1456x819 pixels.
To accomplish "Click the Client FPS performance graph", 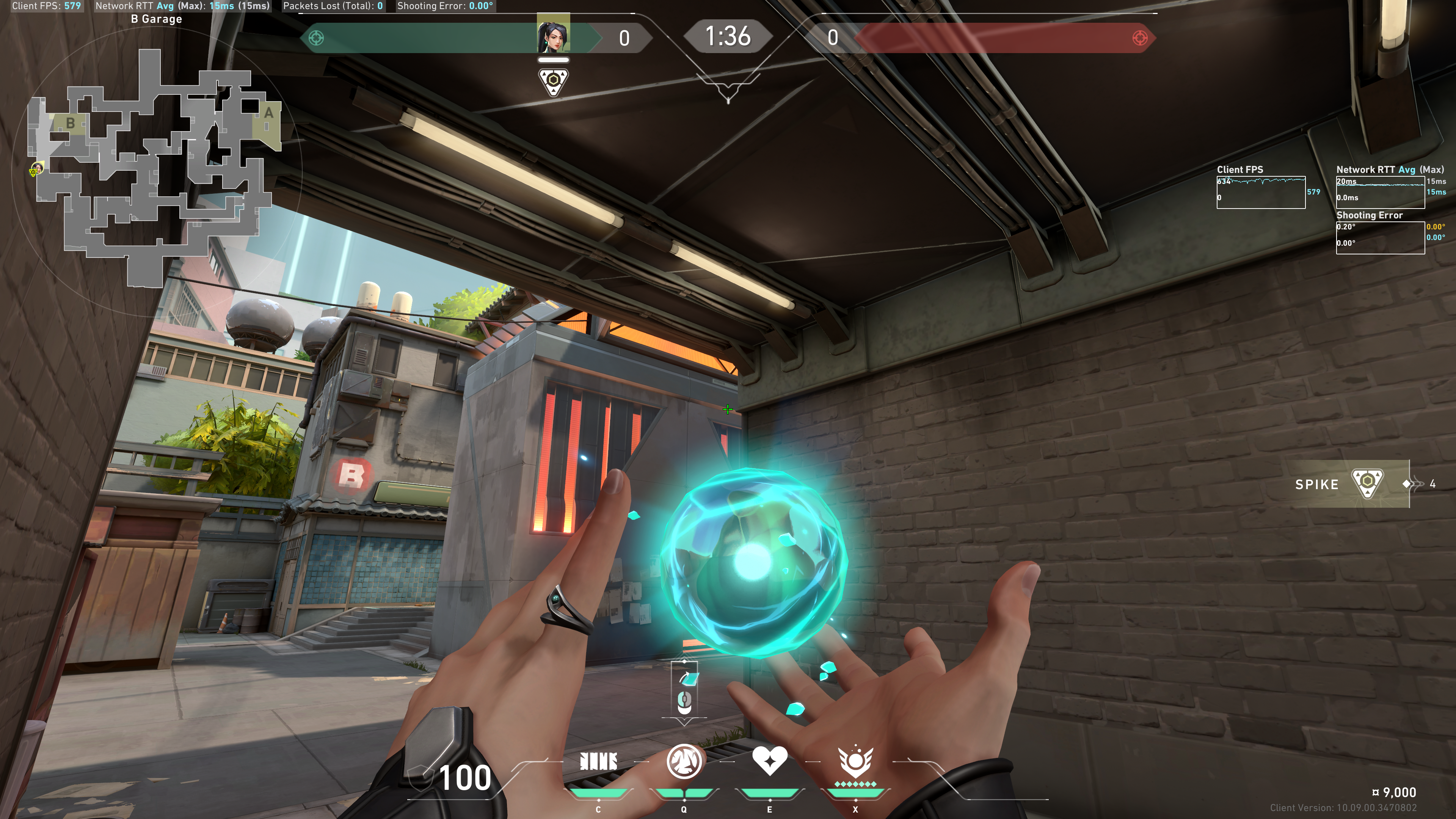I will (x=1260, y=192).
